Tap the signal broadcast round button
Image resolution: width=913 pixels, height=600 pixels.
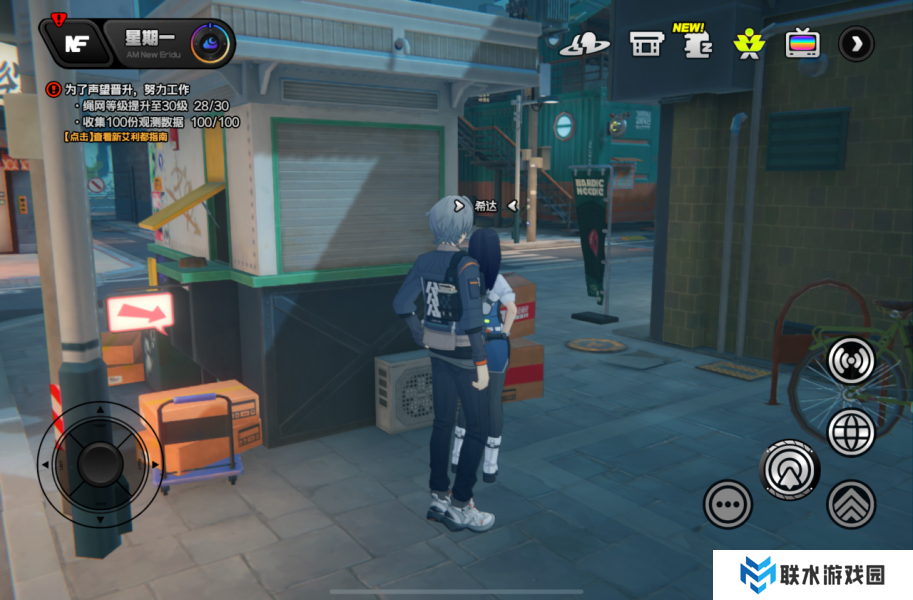tap(851, 361)
